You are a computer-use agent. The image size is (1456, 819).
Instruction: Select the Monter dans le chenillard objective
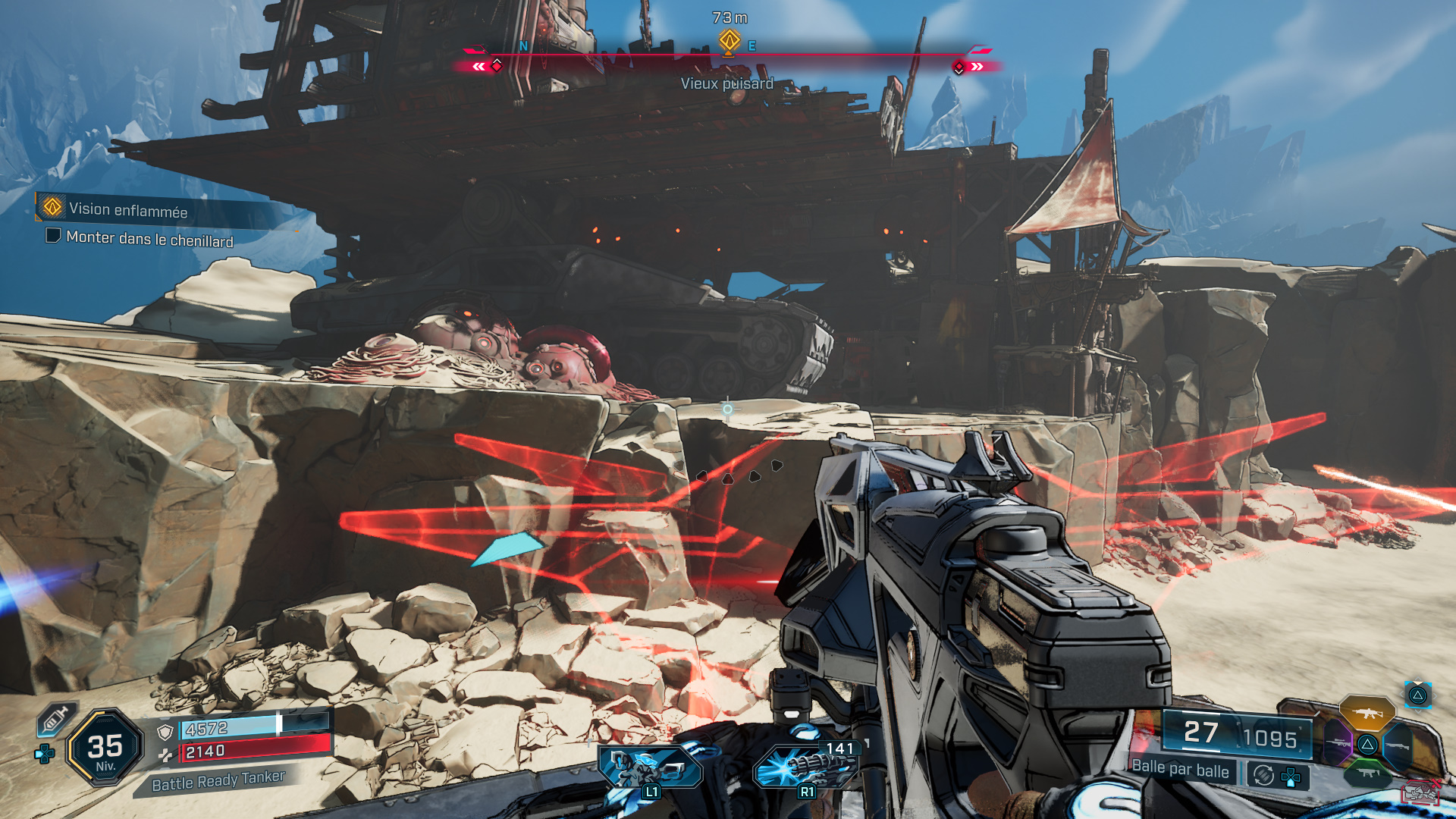[x=149, y=238]
